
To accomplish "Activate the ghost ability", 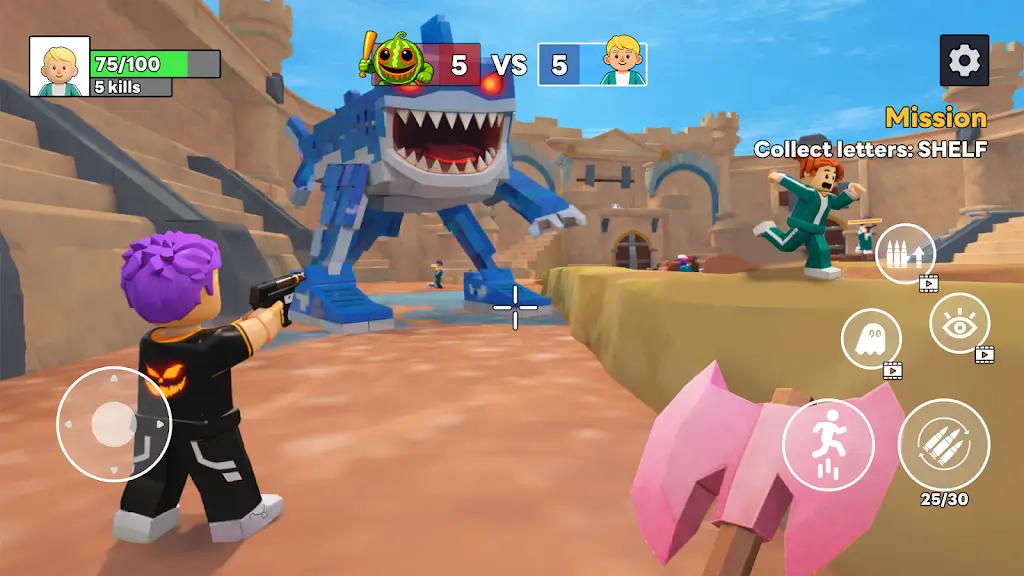I will coord(870,338).
